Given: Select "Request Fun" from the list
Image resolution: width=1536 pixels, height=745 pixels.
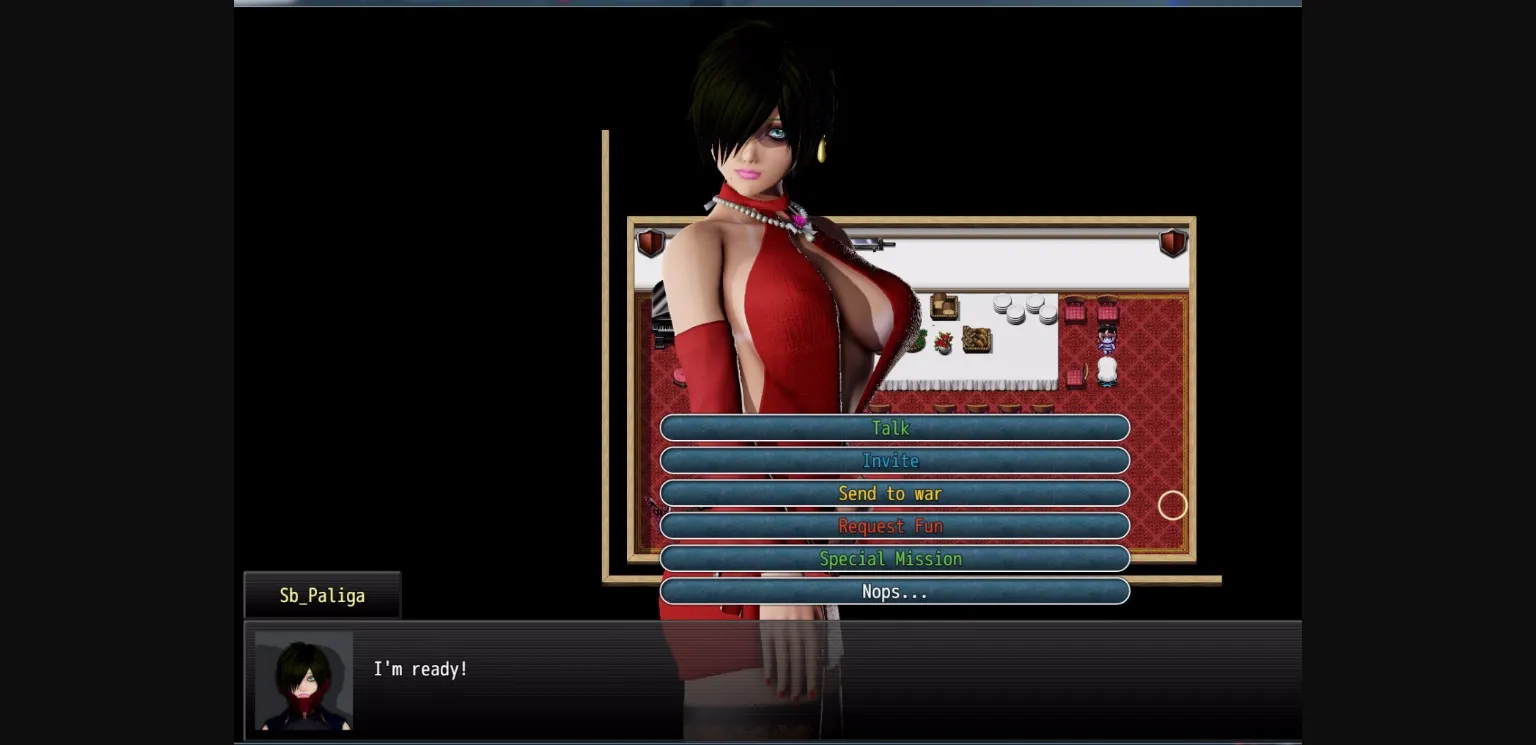Looking at the screenshot, I should pos(891,526).
